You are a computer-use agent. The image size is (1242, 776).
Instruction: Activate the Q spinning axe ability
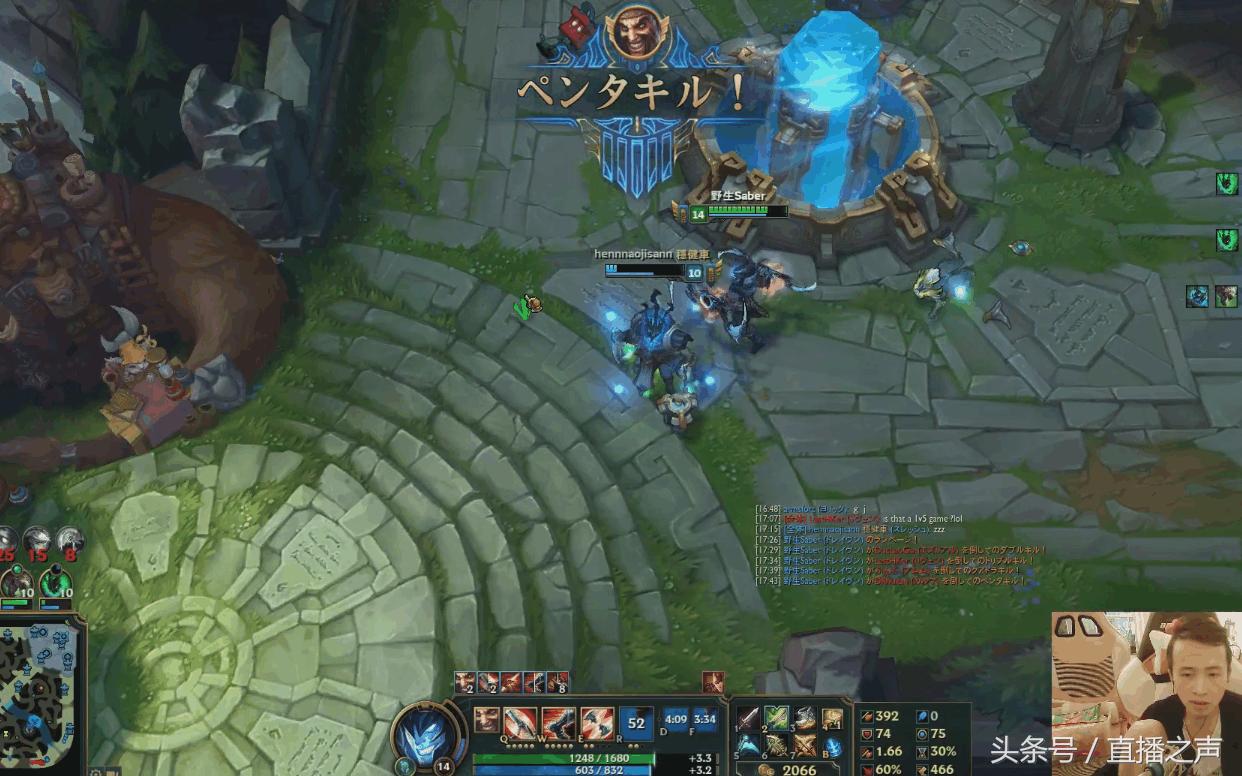point(519,721)
